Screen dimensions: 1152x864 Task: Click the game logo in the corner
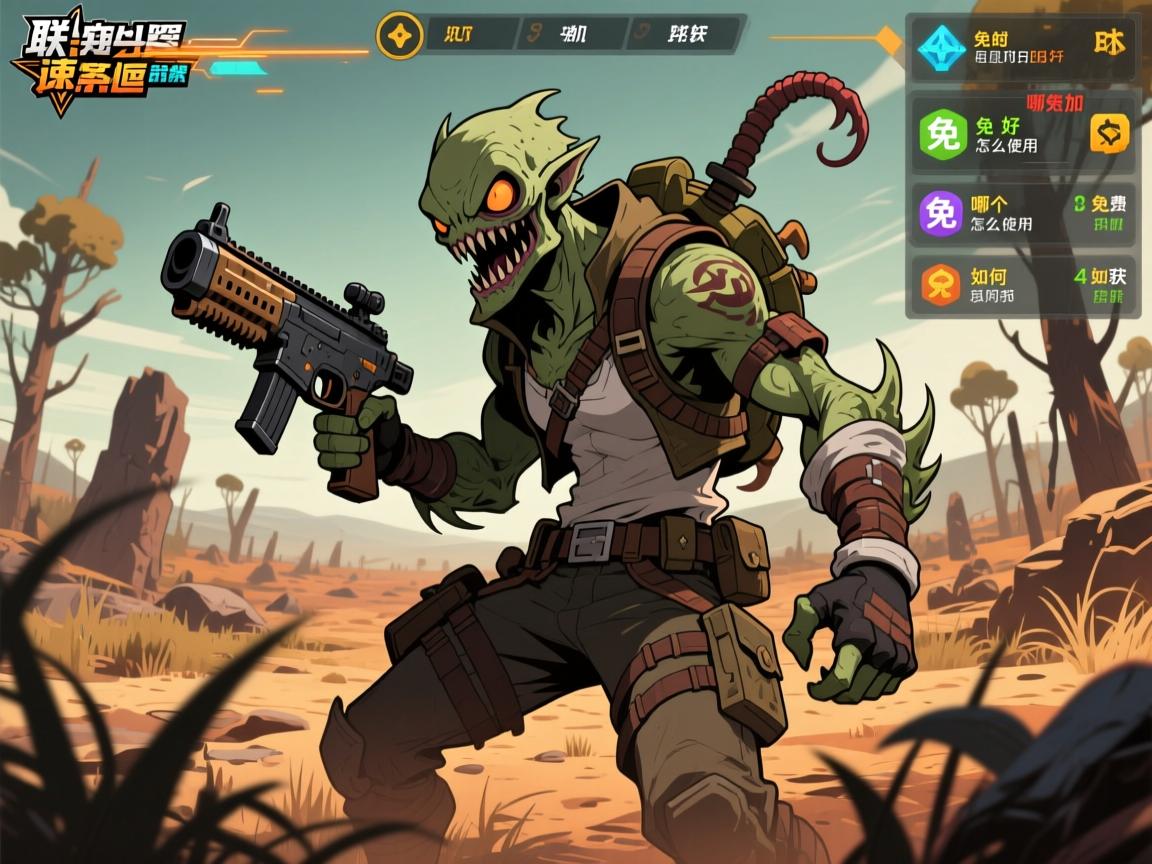pos(97,59)
